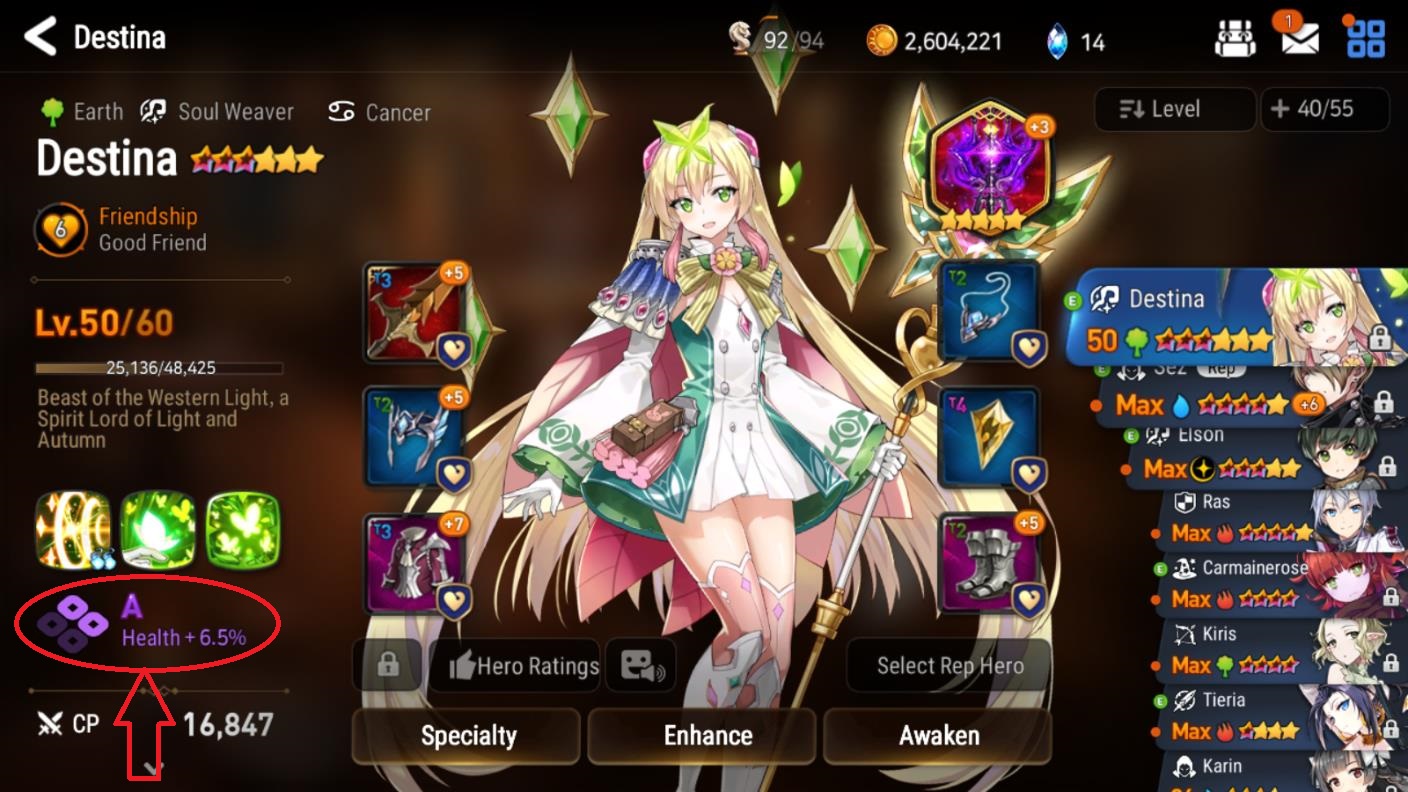Screen dimensions: 1408x792
Task: Open the Enhance screen
Action: (x=707, y=736)
